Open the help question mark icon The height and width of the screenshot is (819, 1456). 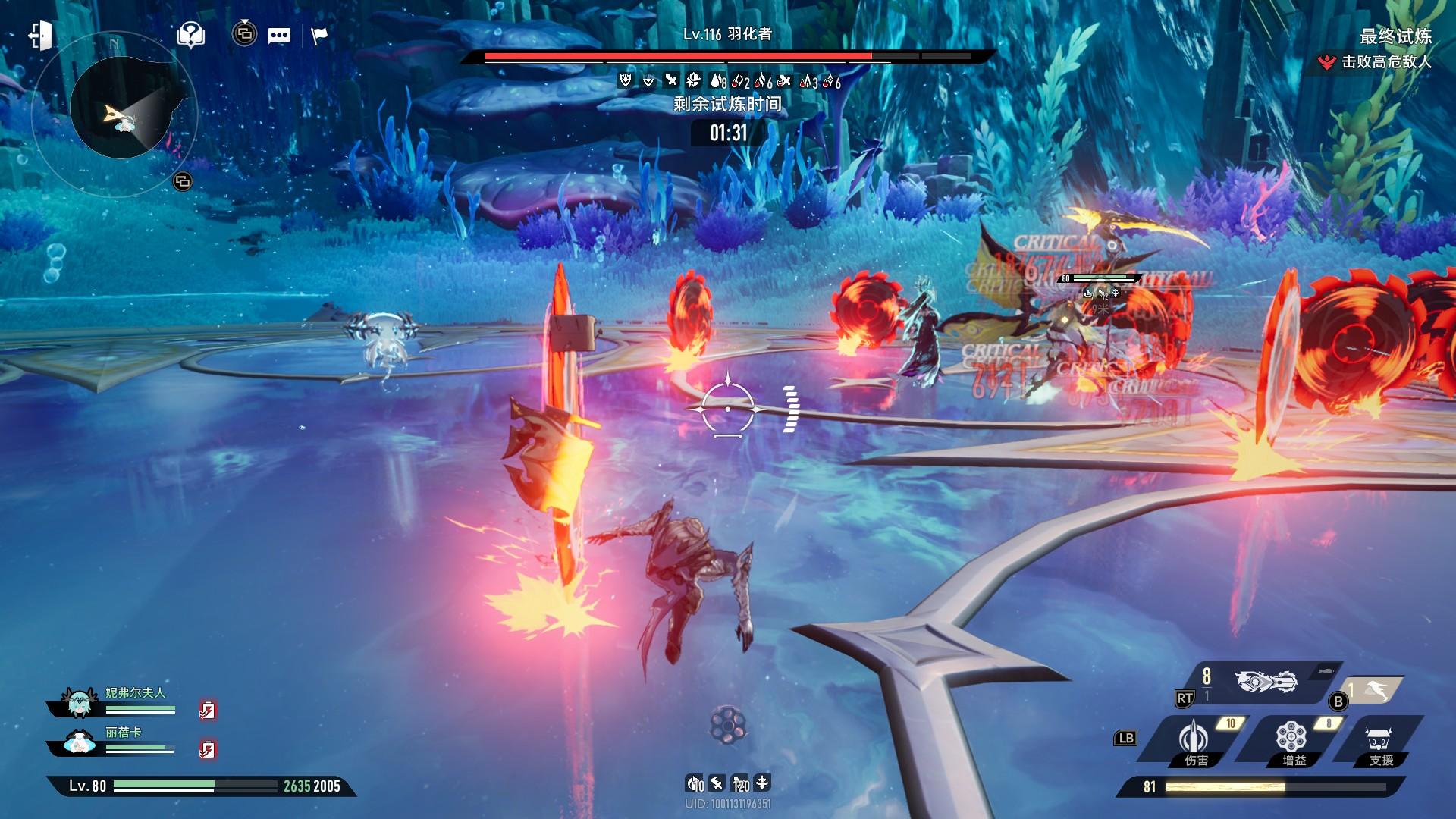(190, 34)
